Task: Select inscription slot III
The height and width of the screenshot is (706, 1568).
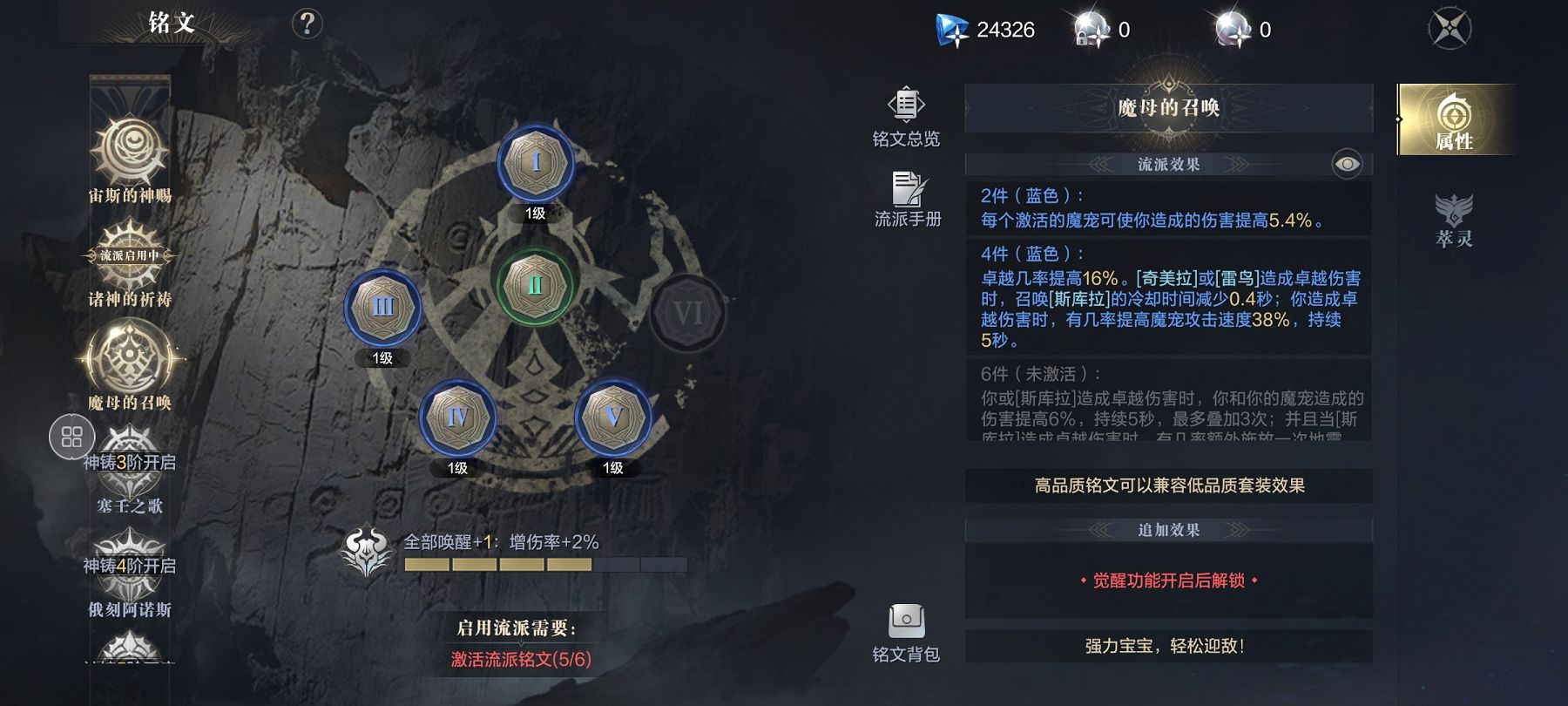Action: [382, 308]
